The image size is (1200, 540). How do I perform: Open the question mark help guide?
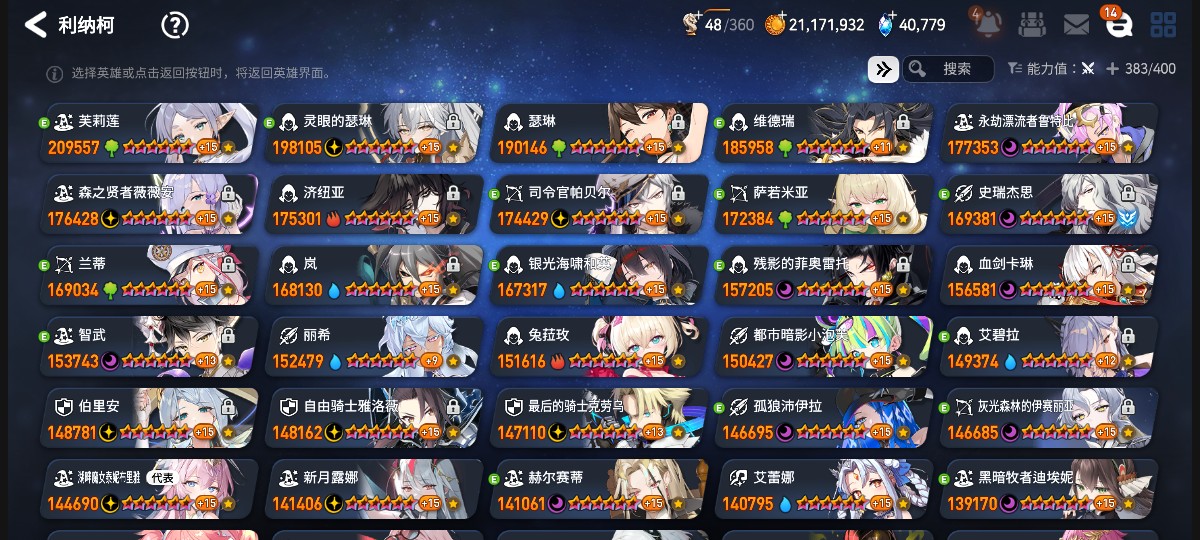click(x=175, y=25)
